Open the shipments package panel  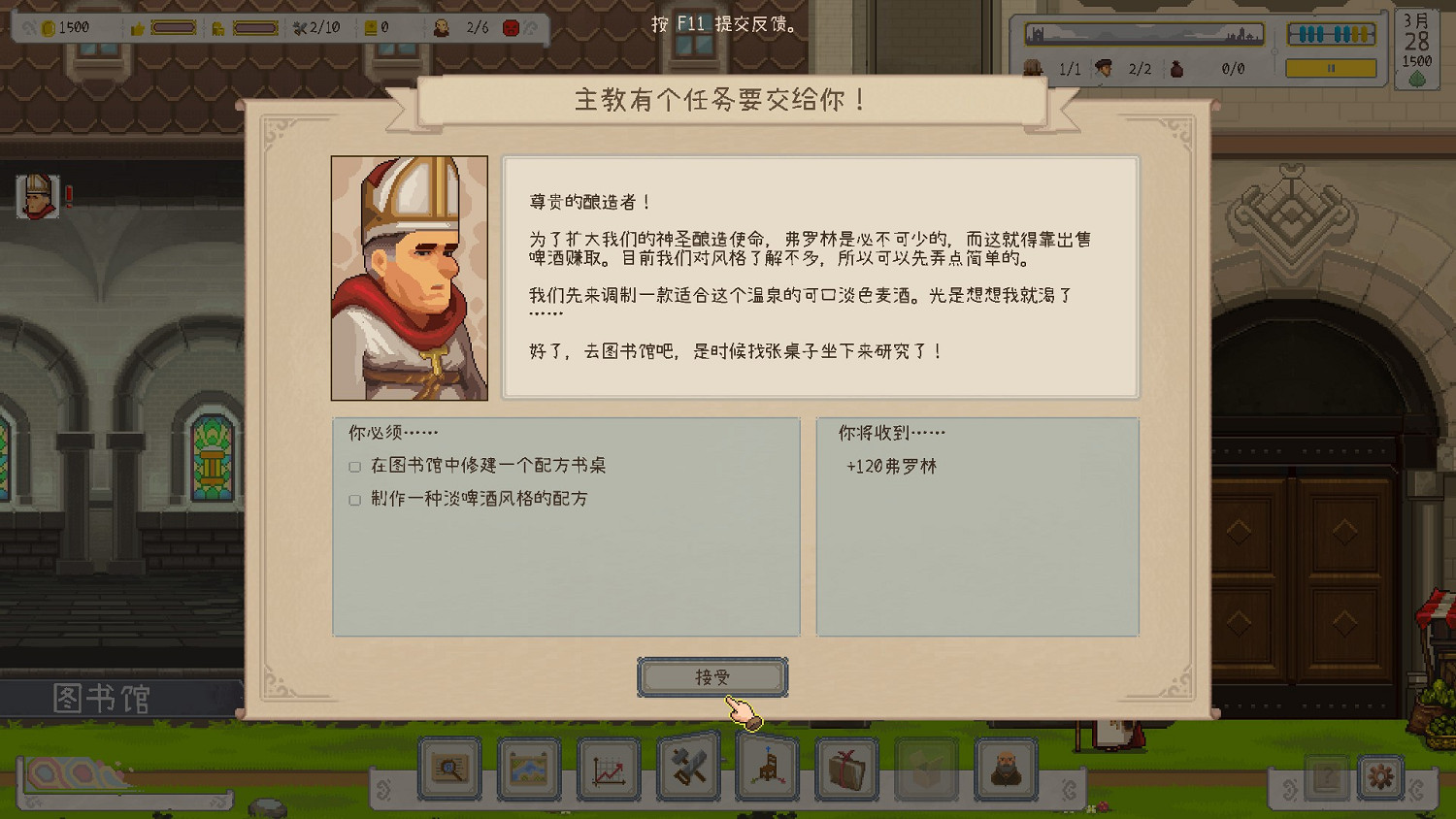pyautogui.click(x=847, y=770)
